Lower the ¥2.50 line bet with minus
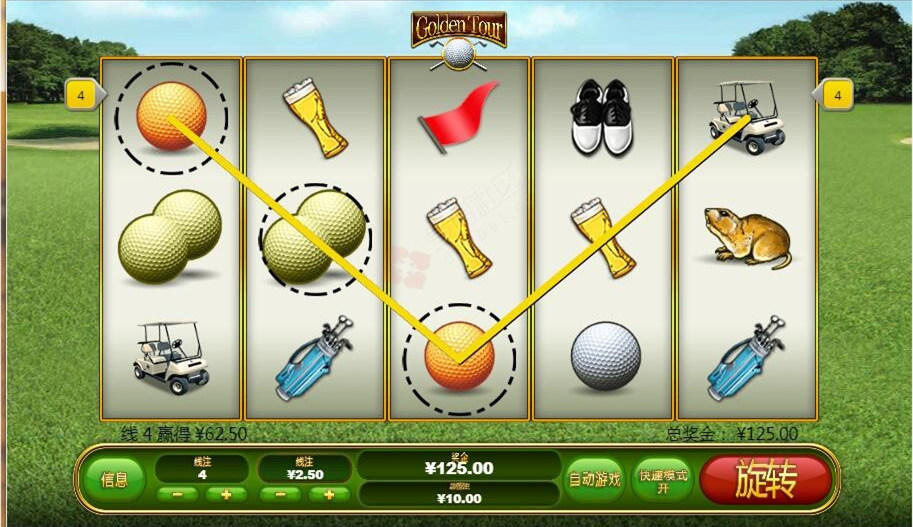 coord(280,494)
